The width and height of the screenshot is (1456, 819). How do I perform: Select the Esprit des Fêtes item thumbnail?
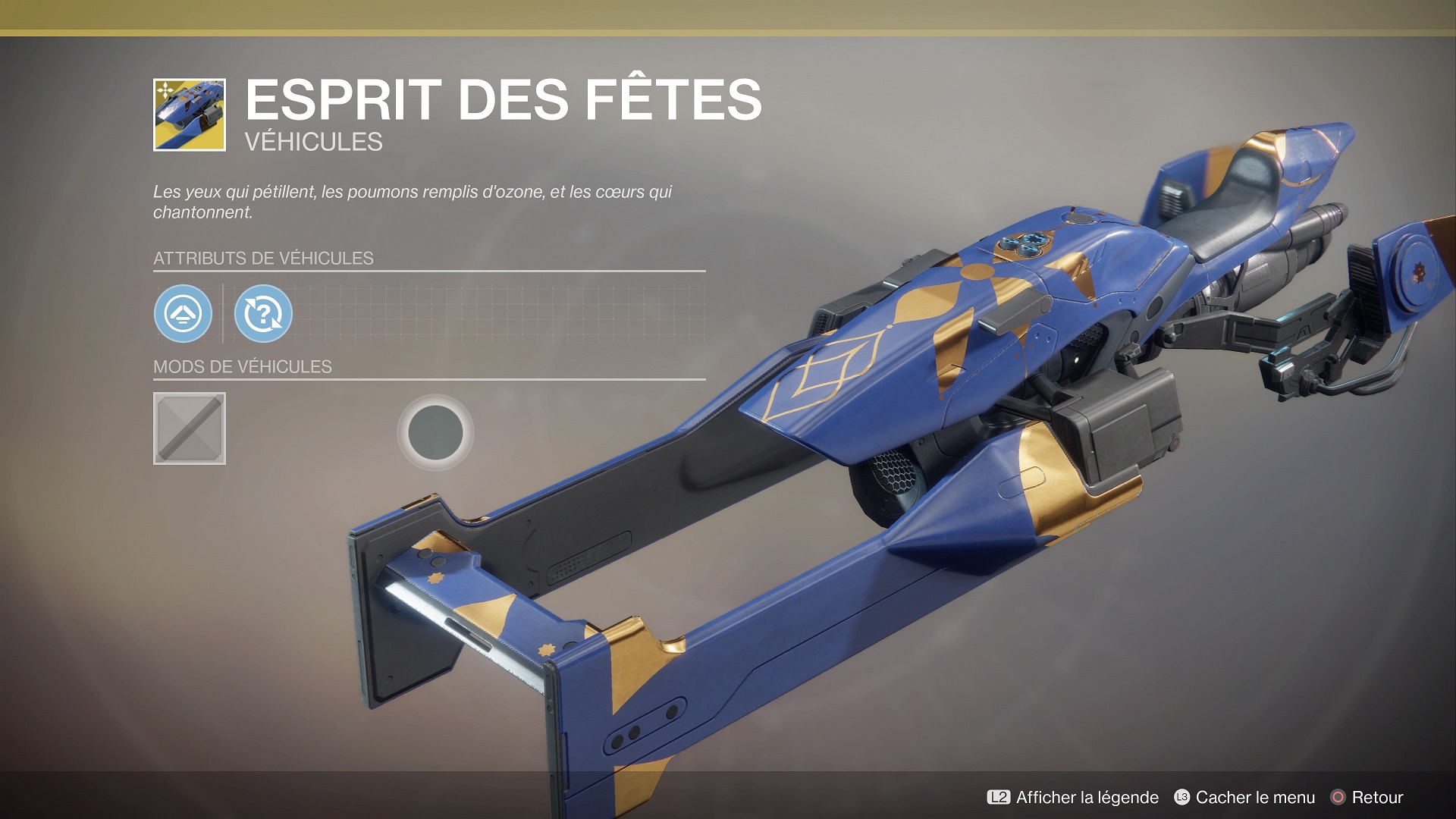[190, 115]
